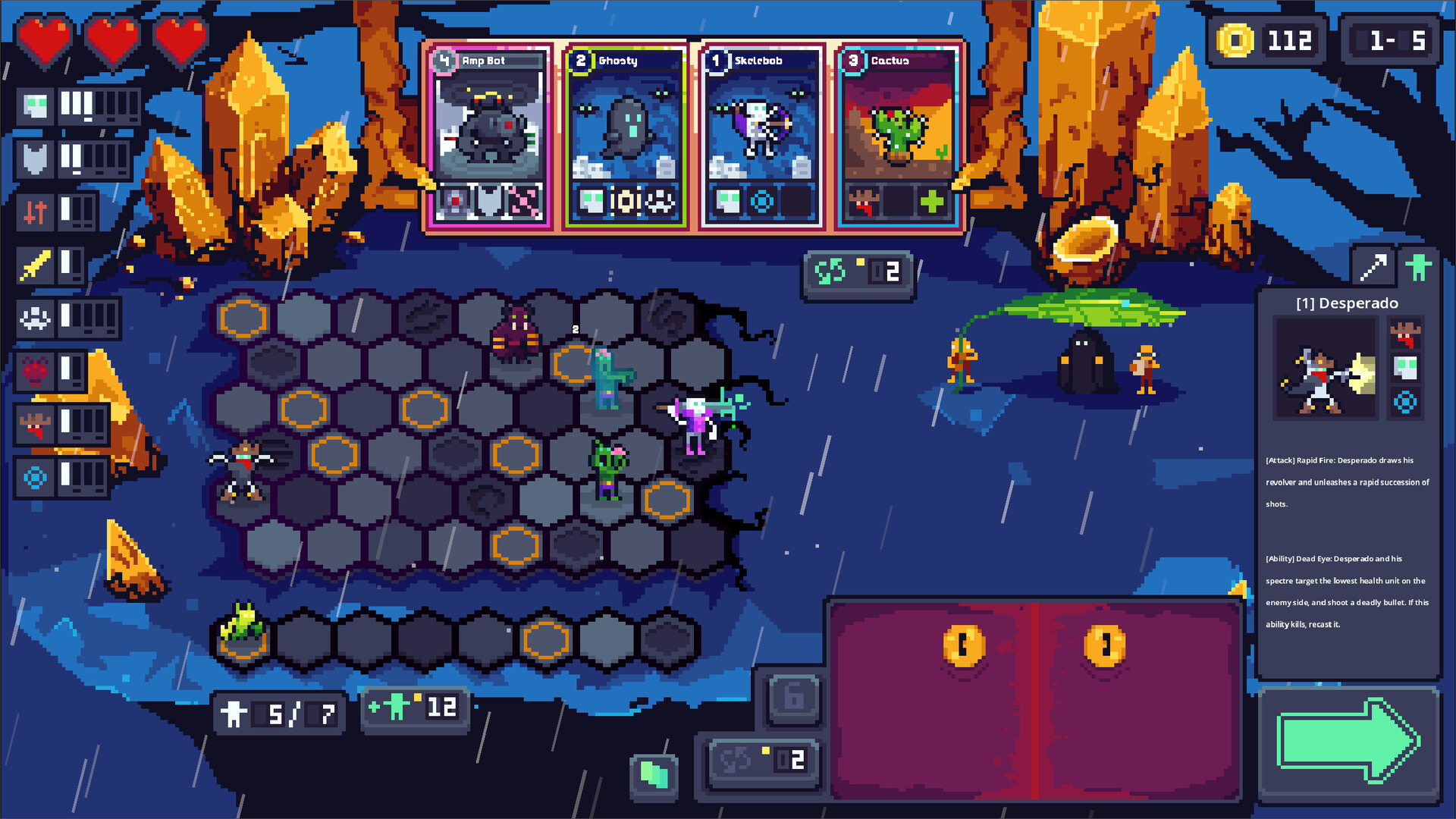Click the shield armor stat icon
This screenshot has width=1456, height=819.
(35, 159)
